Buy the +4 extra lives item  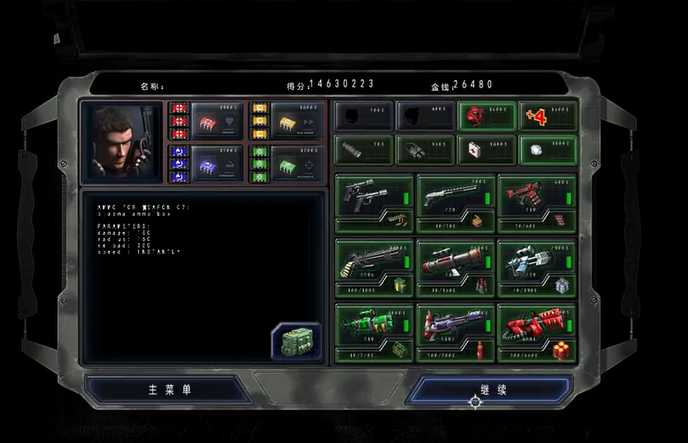click(547, 116)
